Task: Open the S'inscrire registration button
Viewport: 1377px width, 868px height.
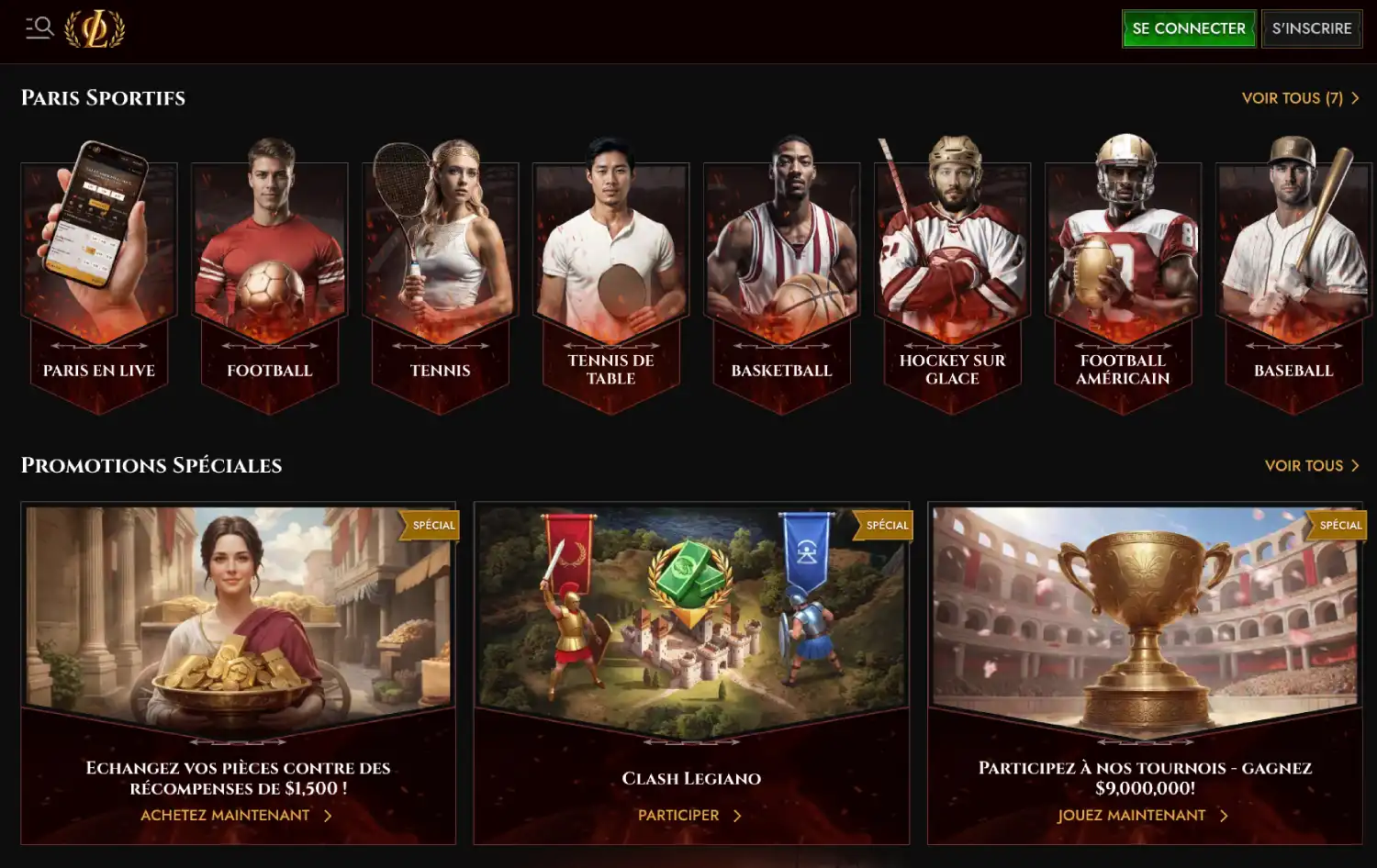Action: tap(1311, 28)
